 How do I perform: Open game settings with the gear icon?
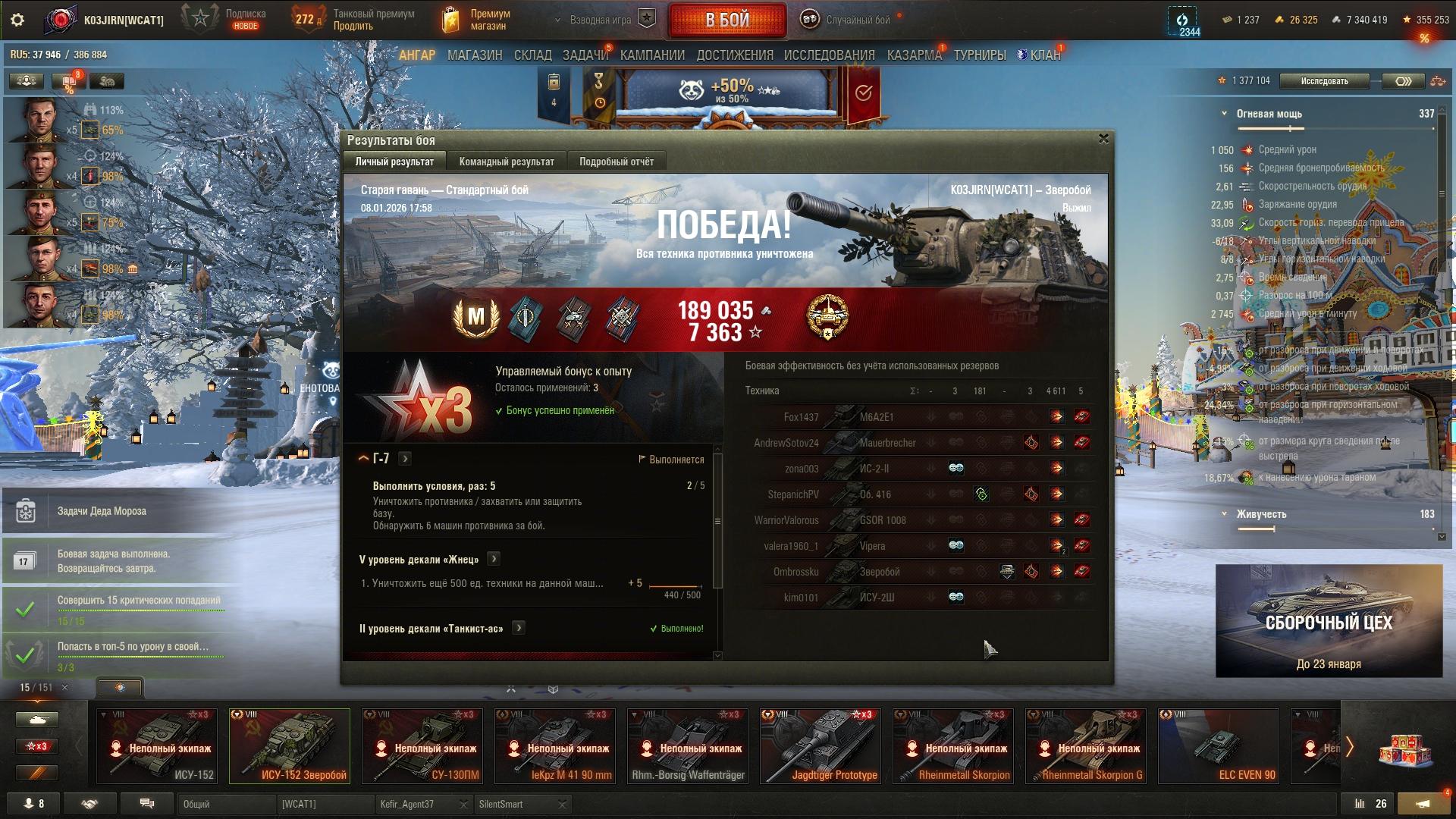coord(17,20)
